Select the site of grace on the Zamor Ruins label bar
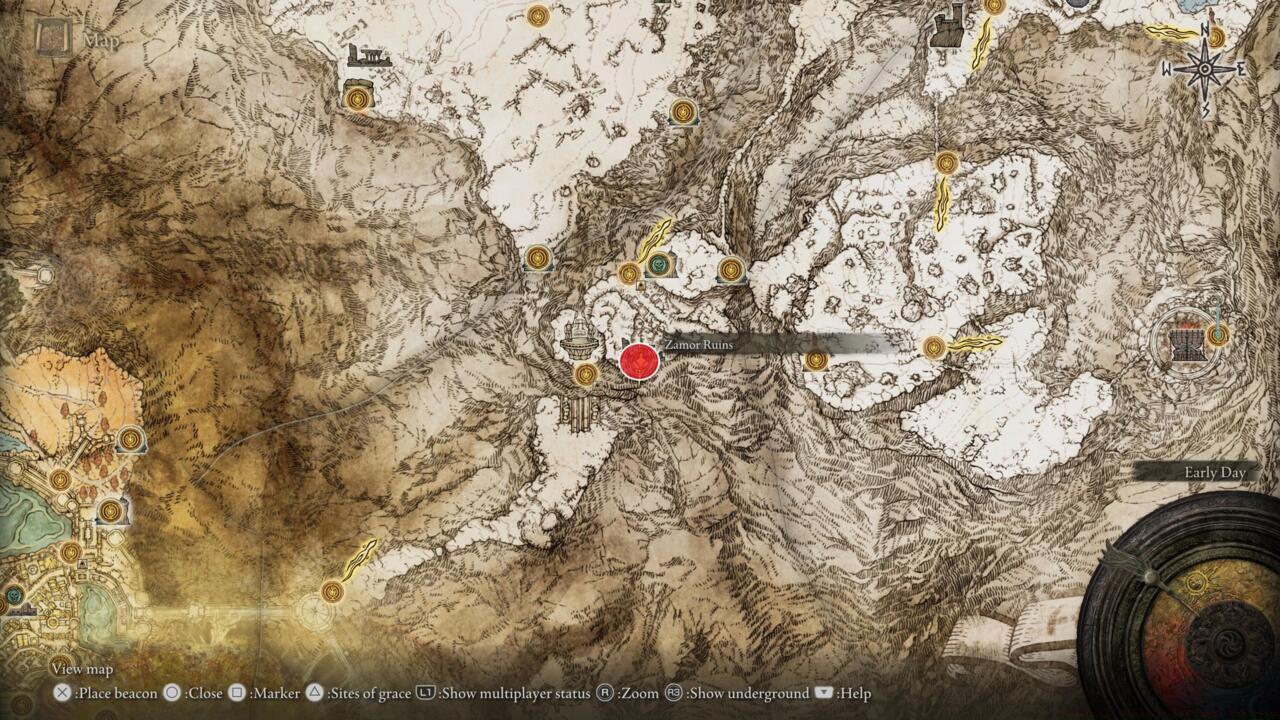1280x720 pixels. [816, 359]
